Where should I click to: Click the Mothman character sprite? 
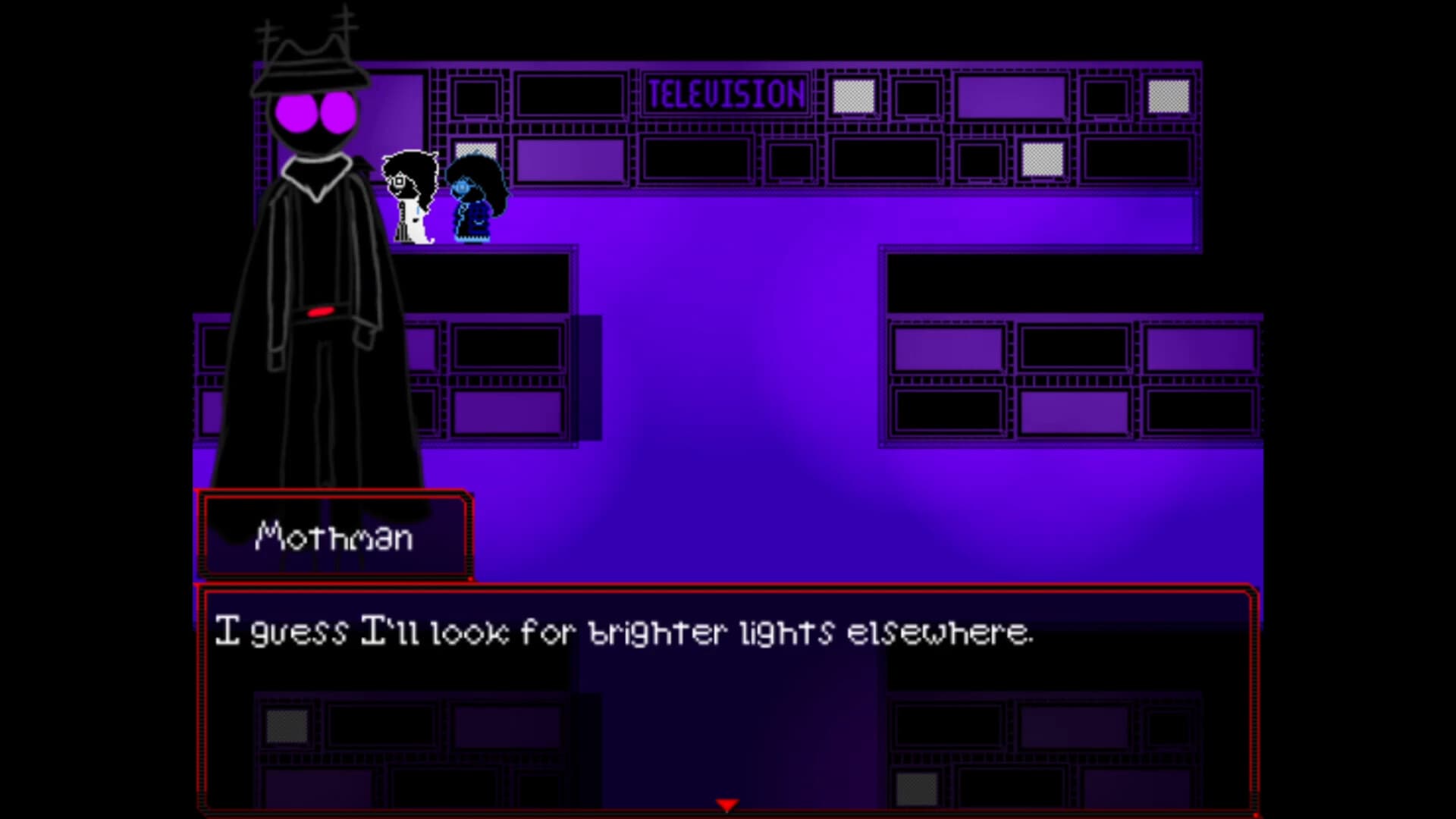(318, 303)
